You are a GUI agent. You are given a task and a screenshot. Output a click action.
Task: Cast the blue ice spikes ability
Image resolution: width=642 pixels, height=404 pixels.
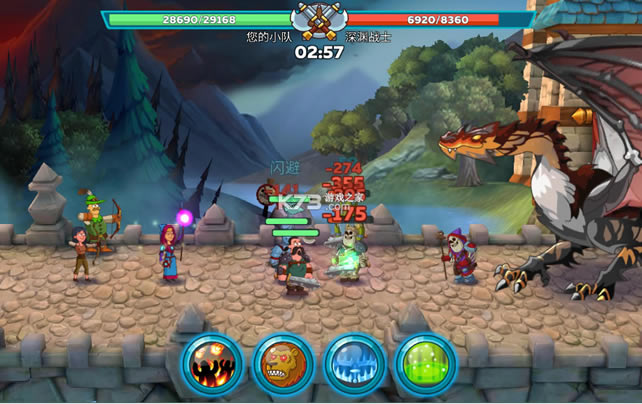(x=354, y=364)
